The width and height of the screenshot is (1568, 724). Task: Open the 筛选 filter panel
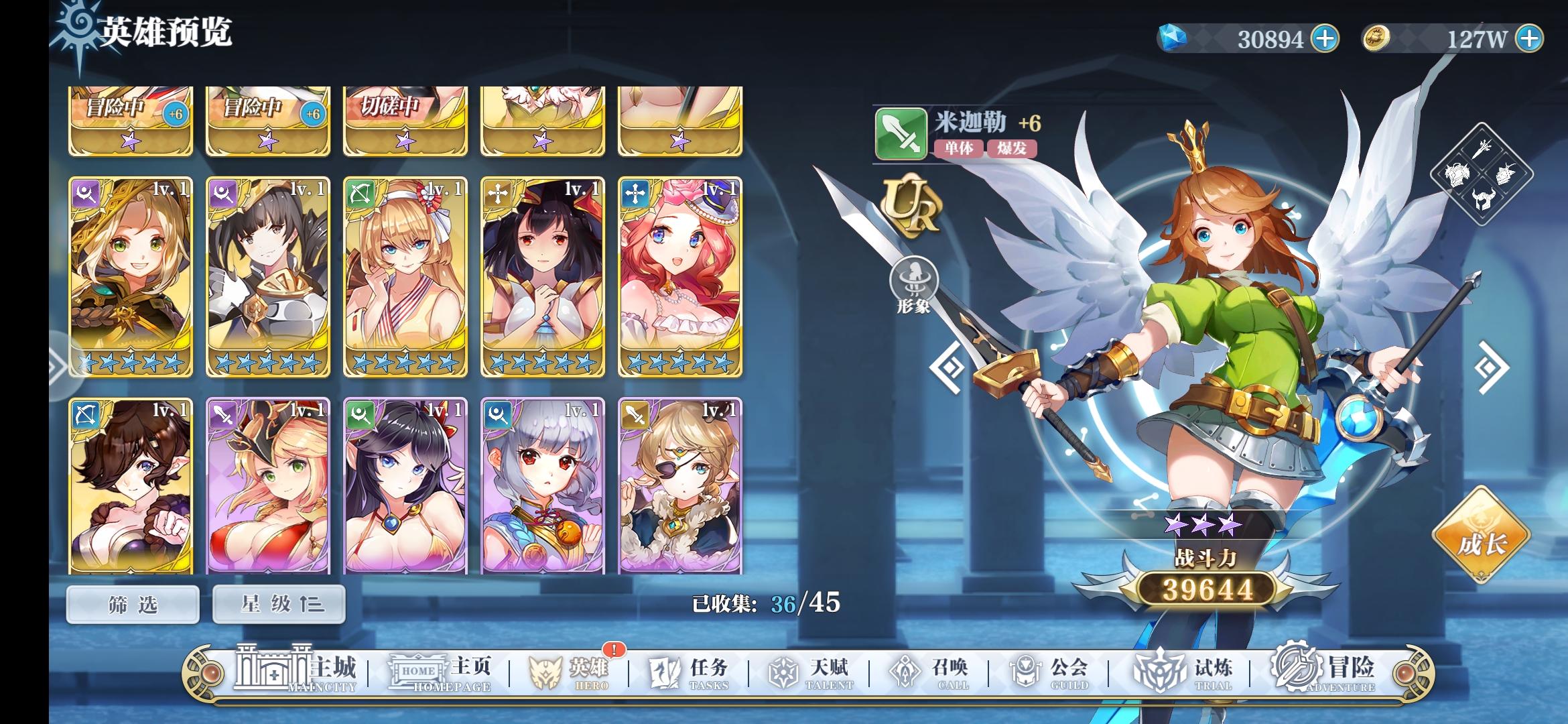[x=132, y=603]
